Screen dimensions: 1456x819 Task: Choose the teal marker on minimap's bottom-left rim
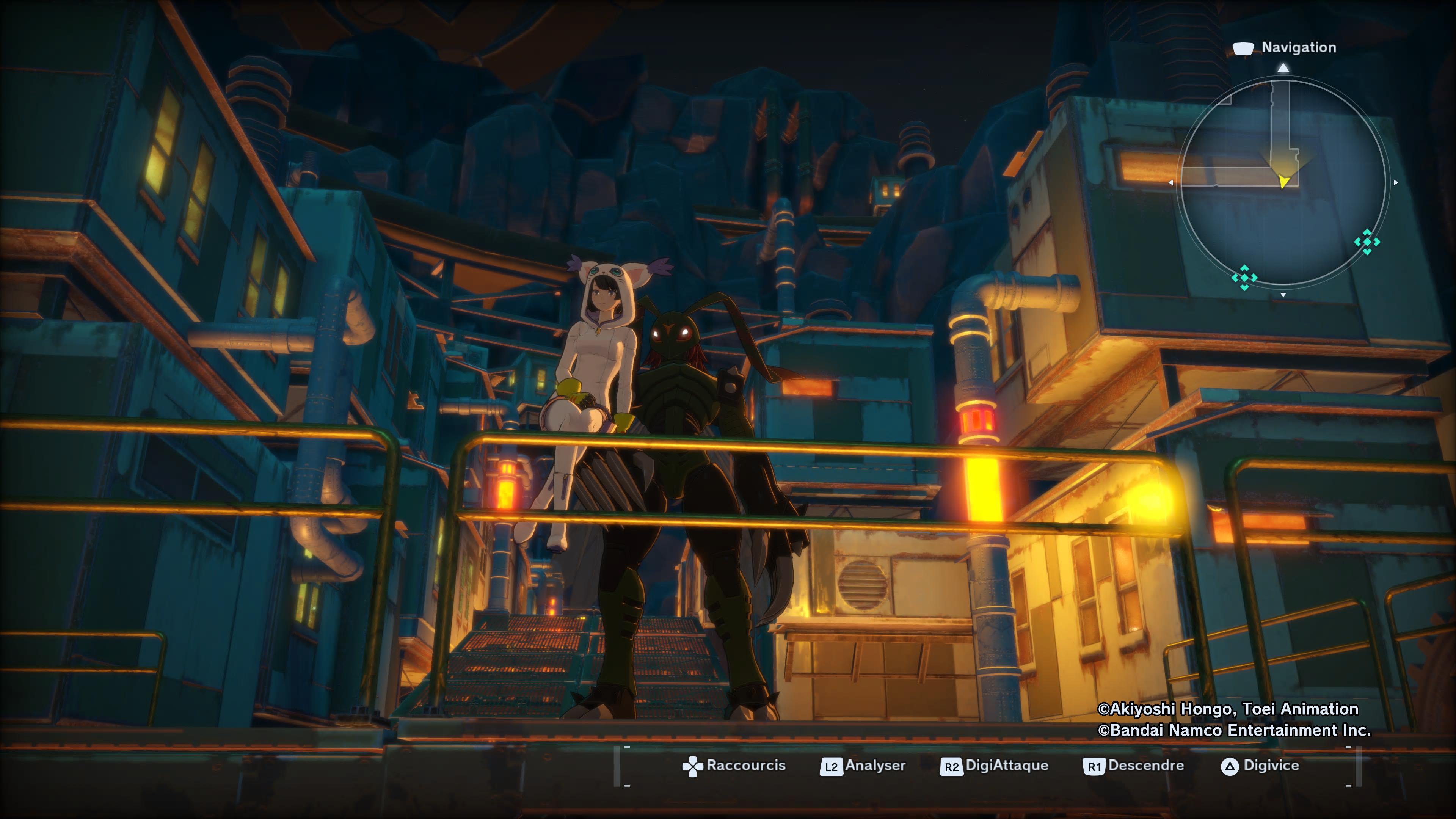1244,278
